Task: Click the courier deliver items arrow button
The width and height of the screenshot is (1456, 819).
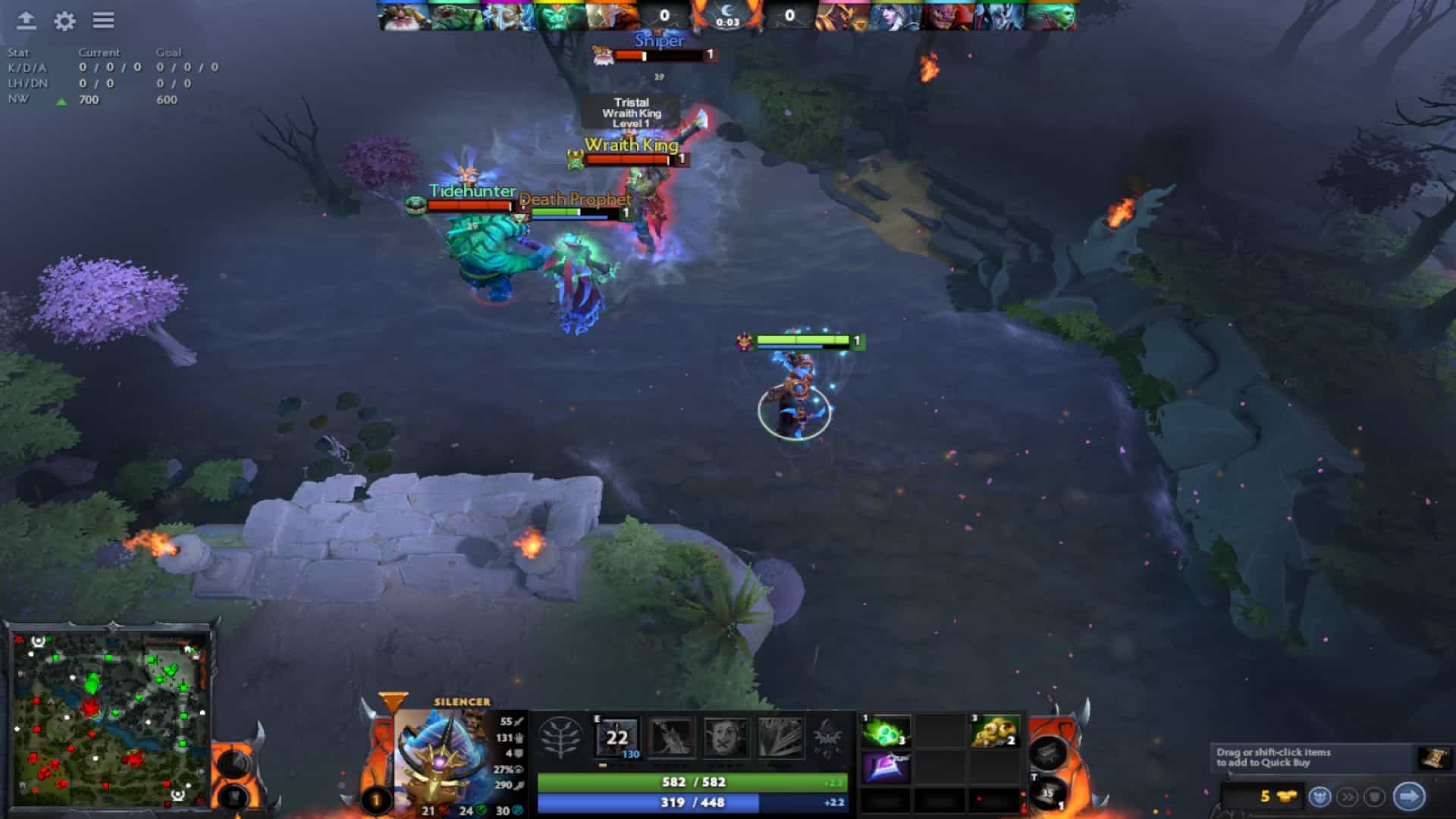Action: pos(1409,796)
